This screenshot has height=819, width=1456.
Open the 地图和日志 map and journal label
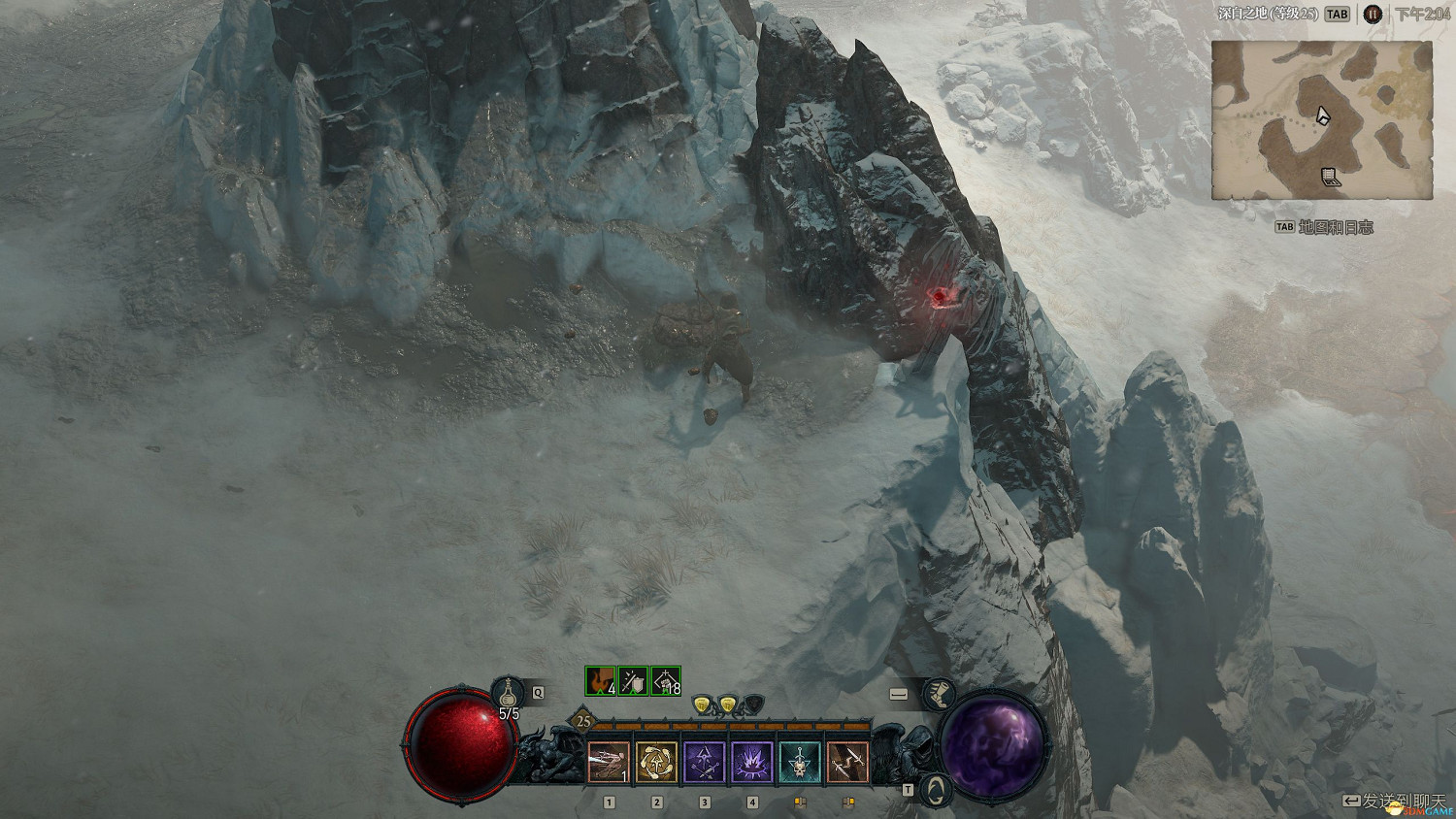(x=1335, y=227)
